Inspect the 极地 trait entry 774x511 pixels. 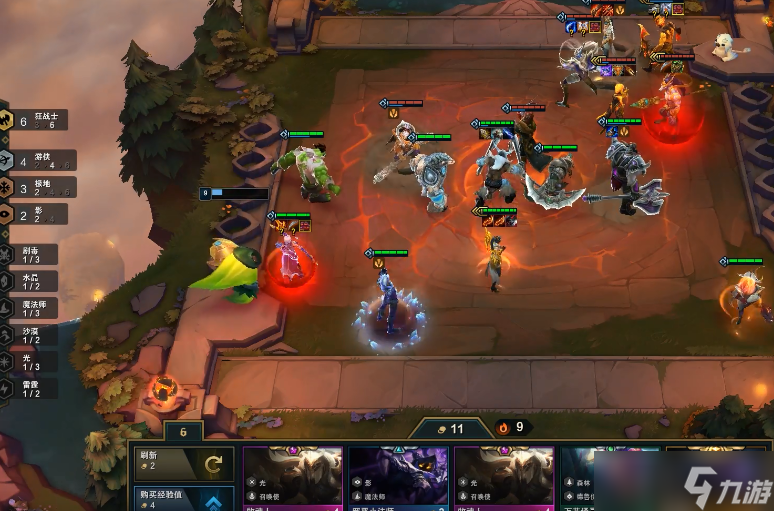click(36, 187)
